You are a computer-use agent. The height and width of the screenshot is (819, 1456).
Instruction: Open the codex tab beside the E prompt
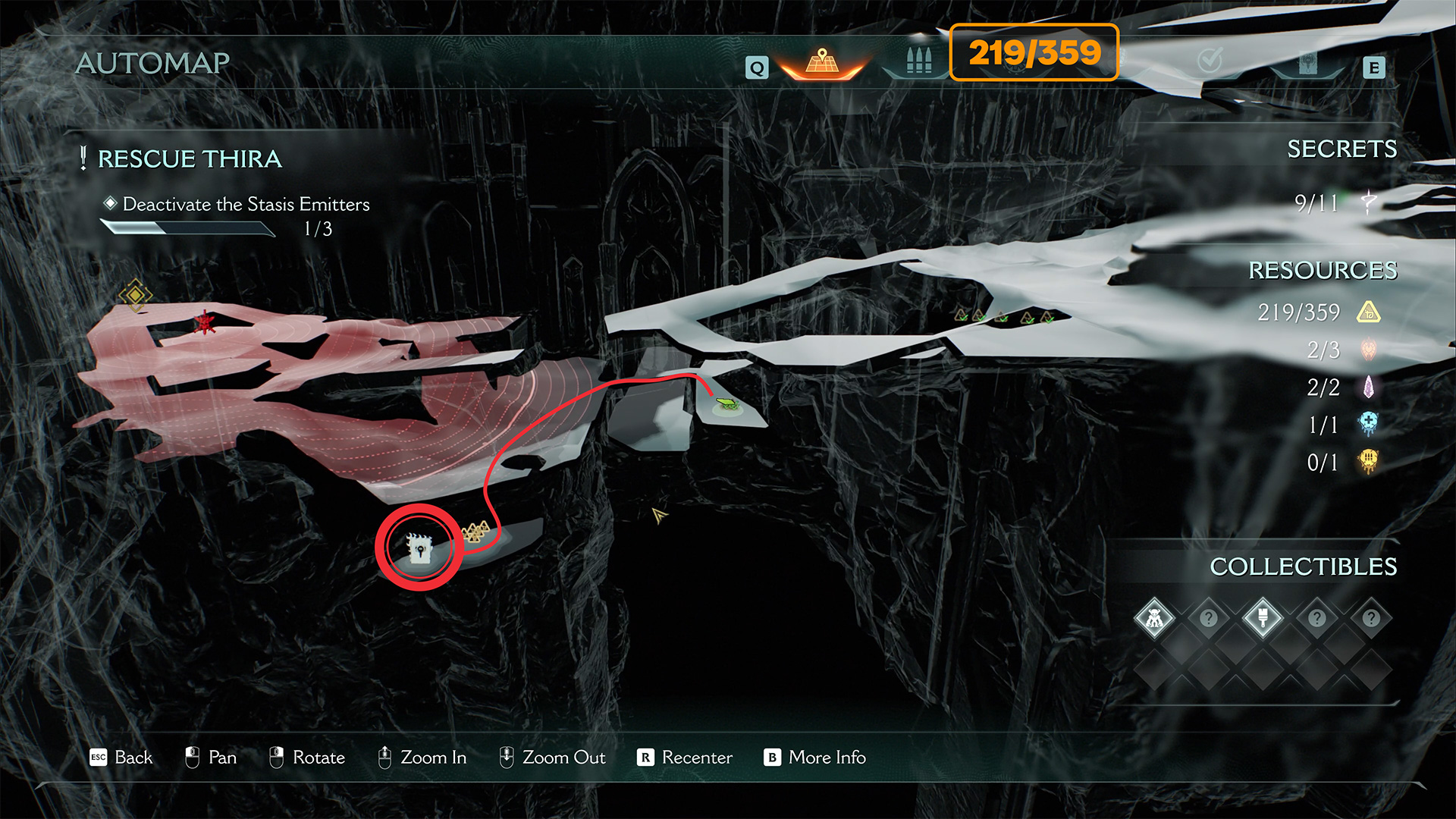coord(1307,64)
